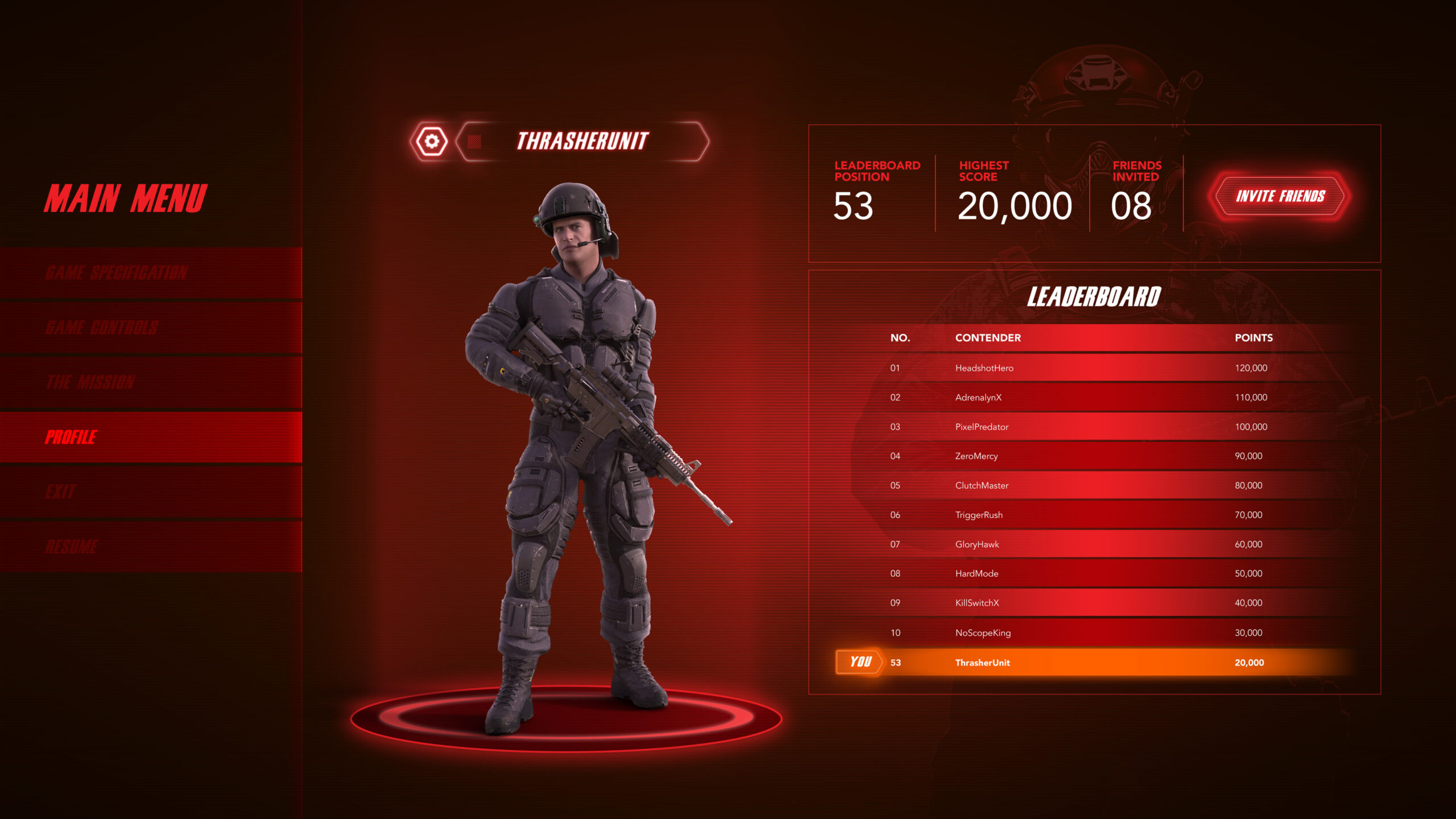Click the Invite Friends button

pos(1280,196)
